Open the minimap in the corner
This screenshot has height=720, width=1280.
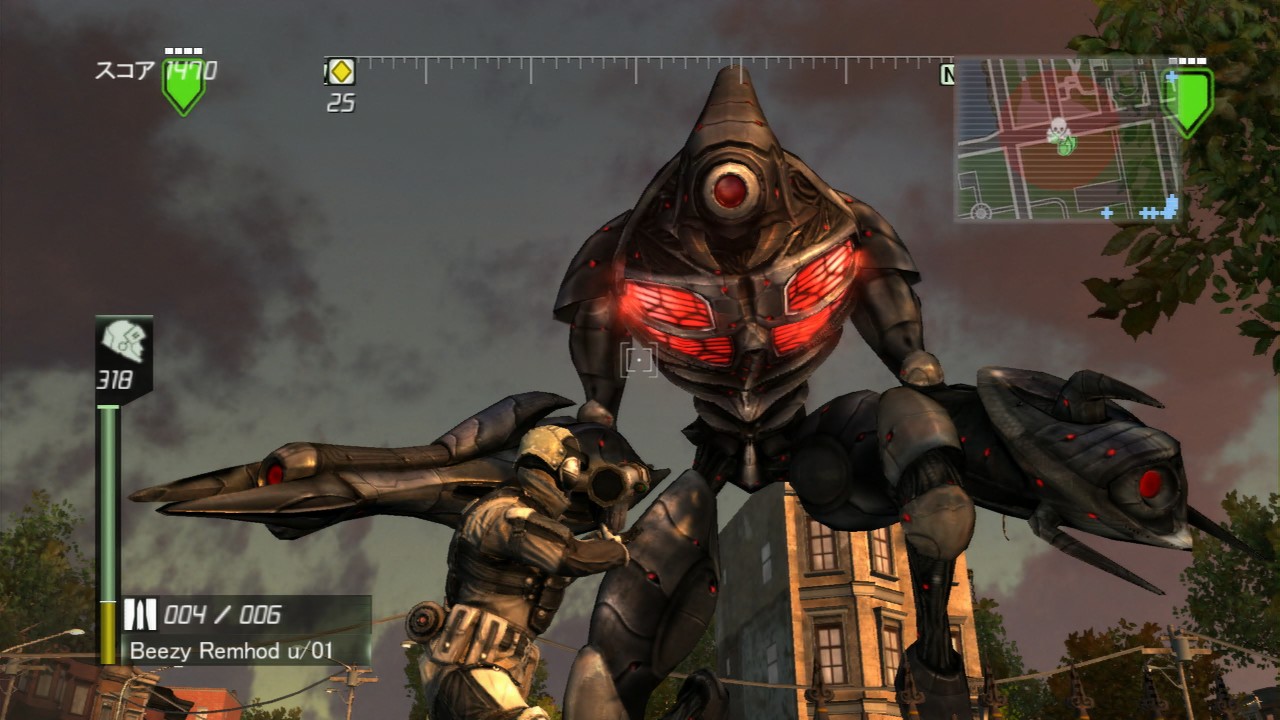[1066, 139]
